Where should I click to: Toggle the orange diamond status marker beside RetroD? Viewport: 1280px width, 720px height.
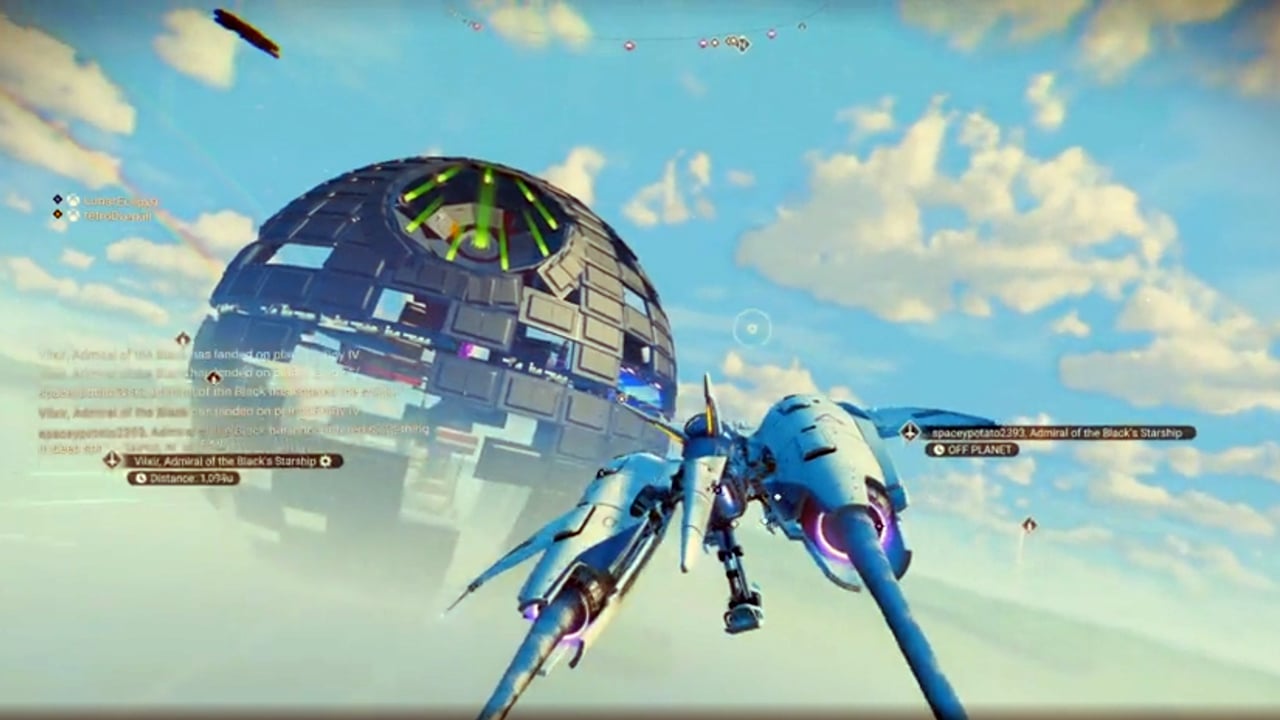tap(57, 214)
